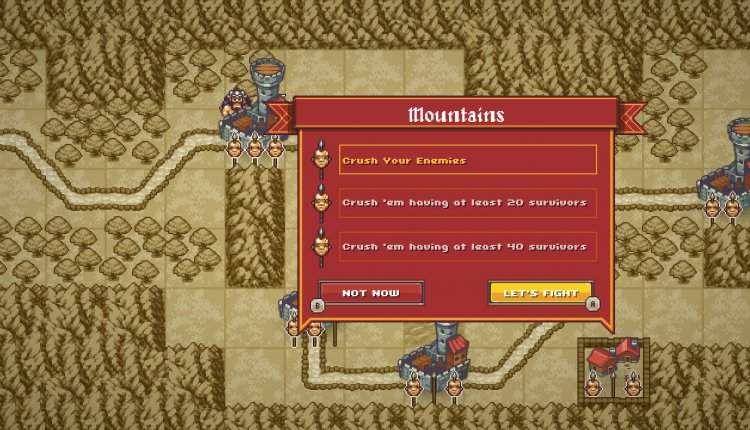Start the battle with Let's Fight

click(540, 293)
